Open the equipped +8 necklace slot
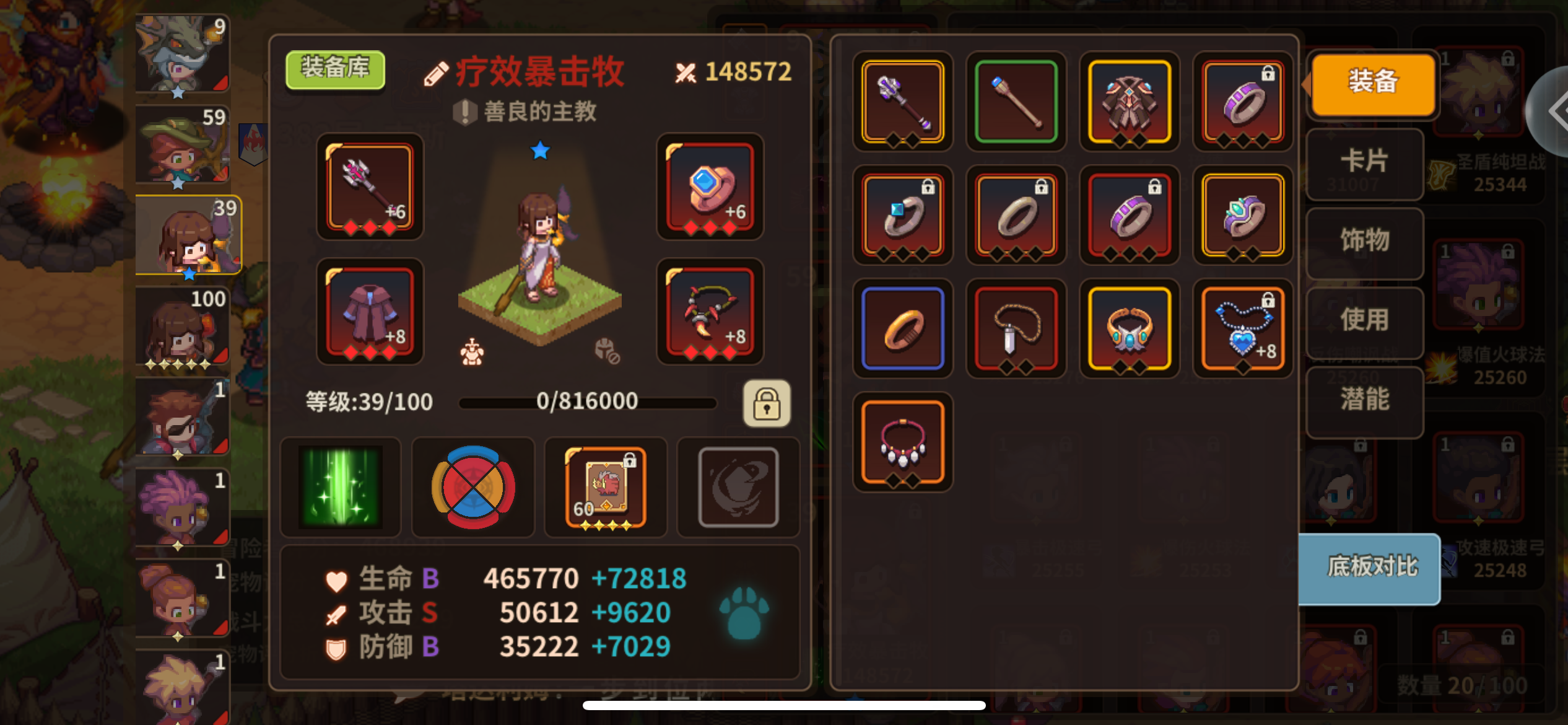The width and height of the screenshot is (1568, 725). (x=710, y=313)
